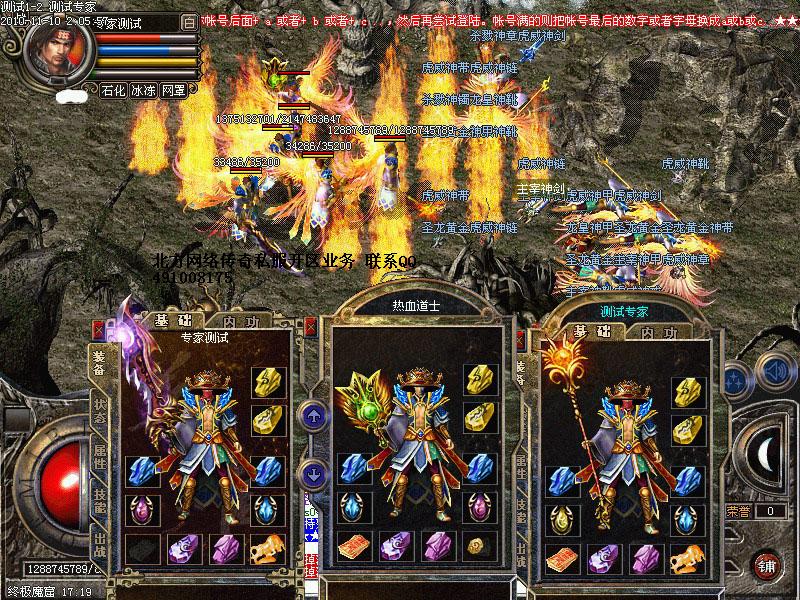Select the 网罩 button under the portrait

[x=173, y=90]
